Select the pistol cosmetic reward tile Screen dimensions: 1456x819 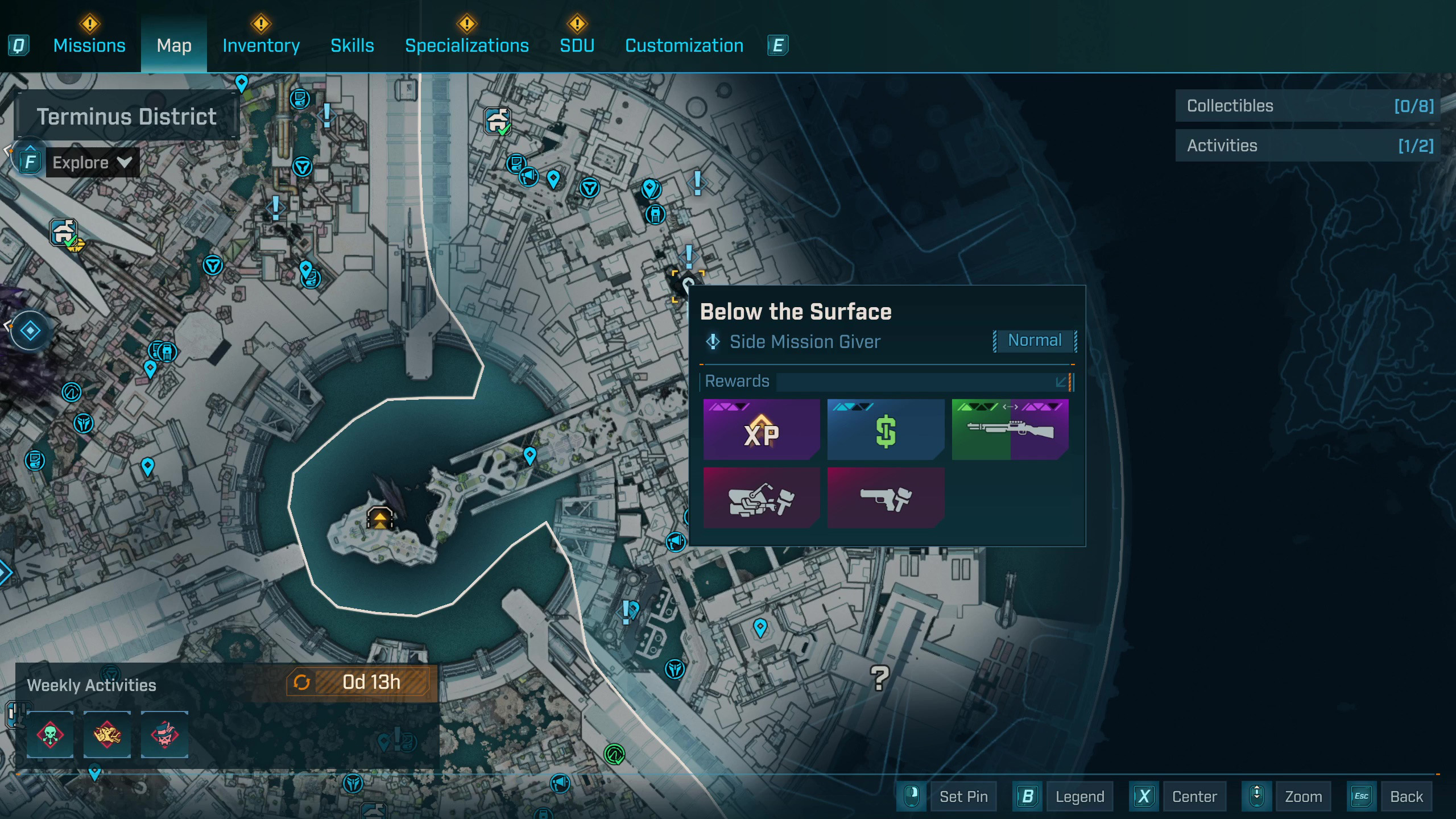pos(885,498)
